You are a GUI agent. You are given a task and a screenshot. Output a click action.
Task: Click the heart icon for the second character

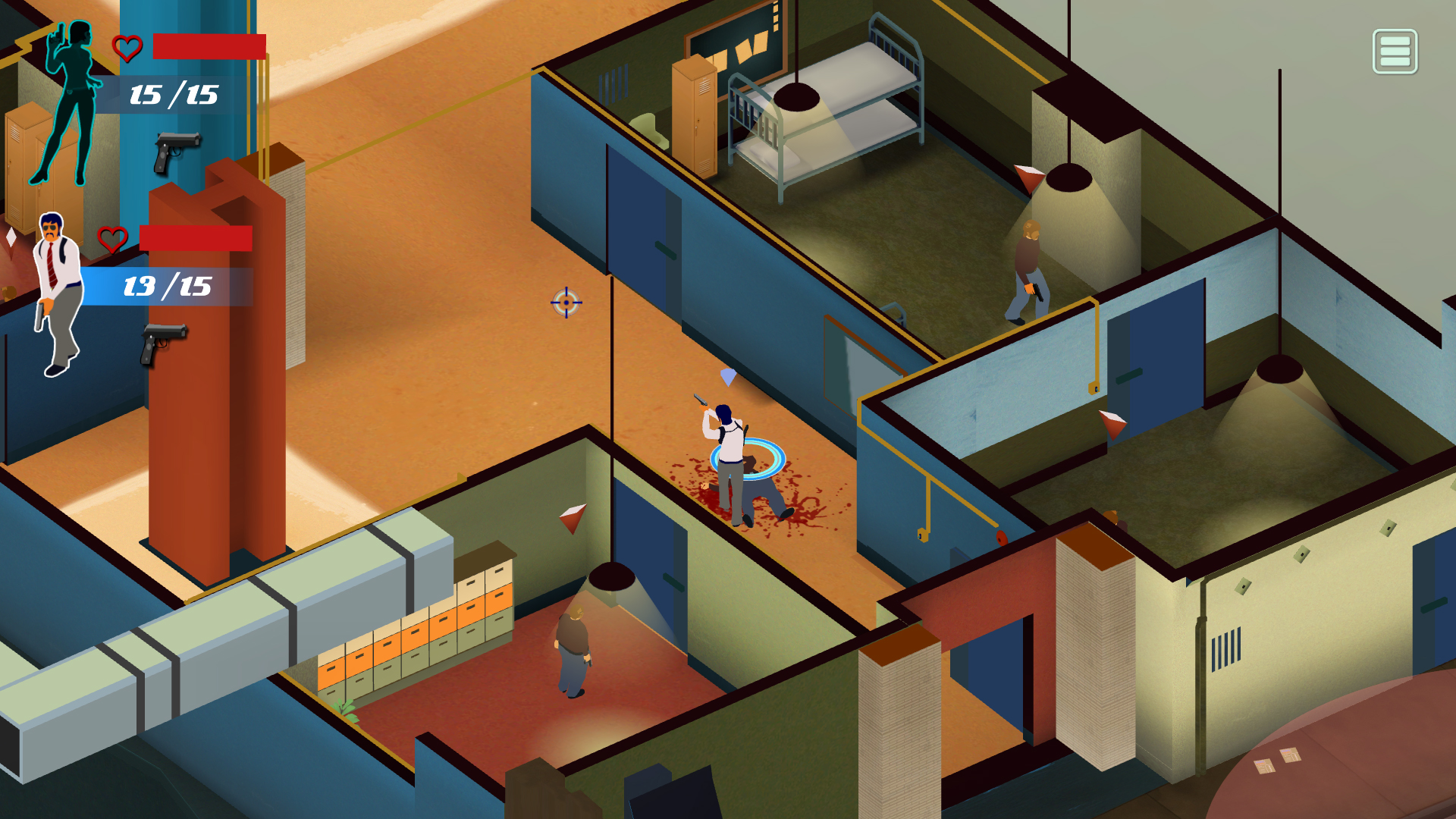click(x=111, y=240)
